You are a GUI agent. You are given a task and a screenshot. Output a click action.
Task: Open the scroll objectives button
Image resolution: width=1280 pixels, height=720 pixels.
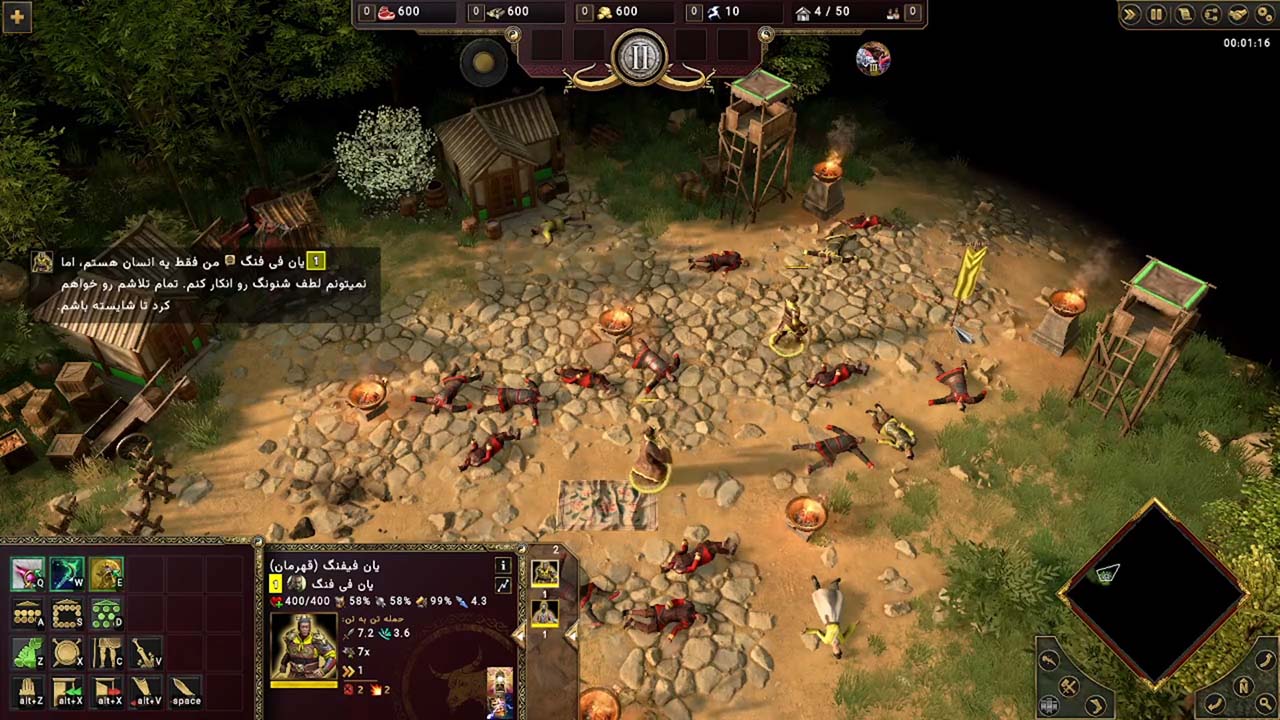click(x=1184, y=15)
